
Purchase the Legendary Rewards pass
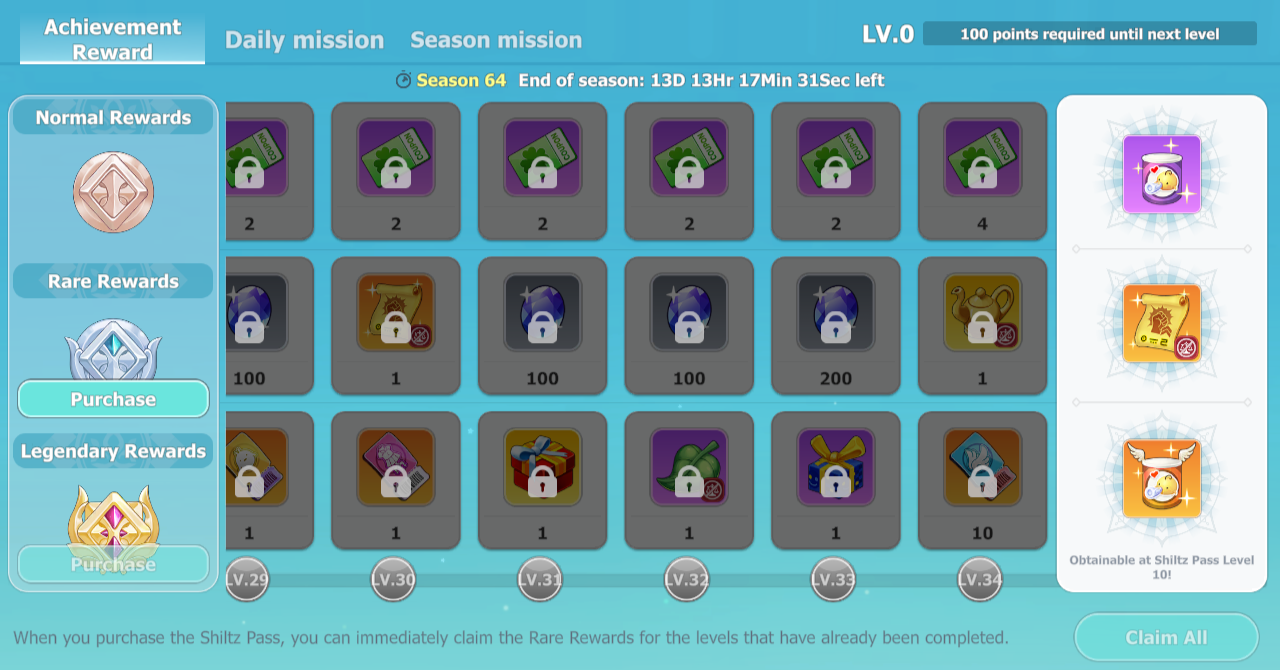(x=113, y=564)
